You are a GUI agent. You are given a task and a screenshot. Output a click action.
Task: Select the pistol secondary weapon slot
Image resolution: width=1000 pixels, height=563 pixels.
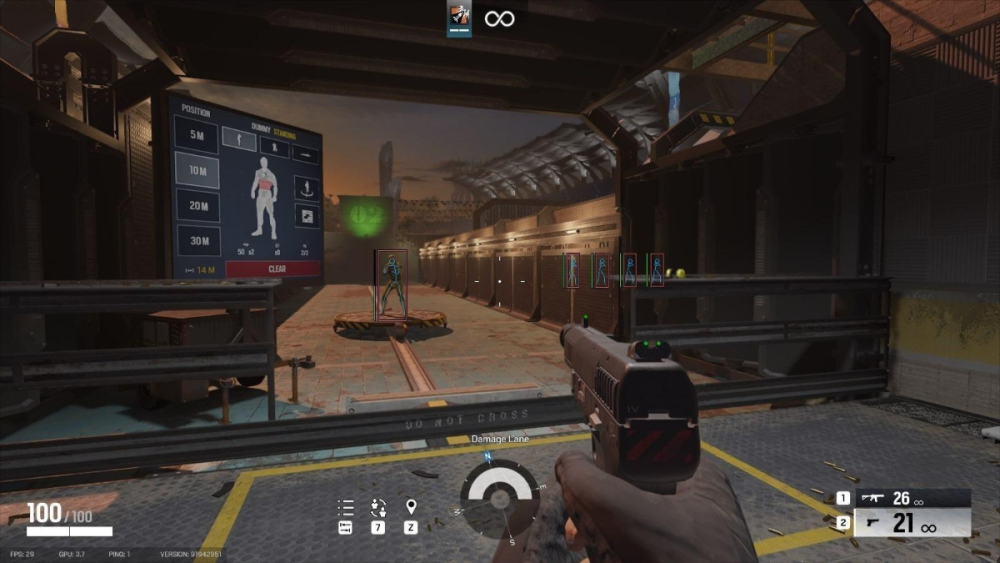pos(904,523)
